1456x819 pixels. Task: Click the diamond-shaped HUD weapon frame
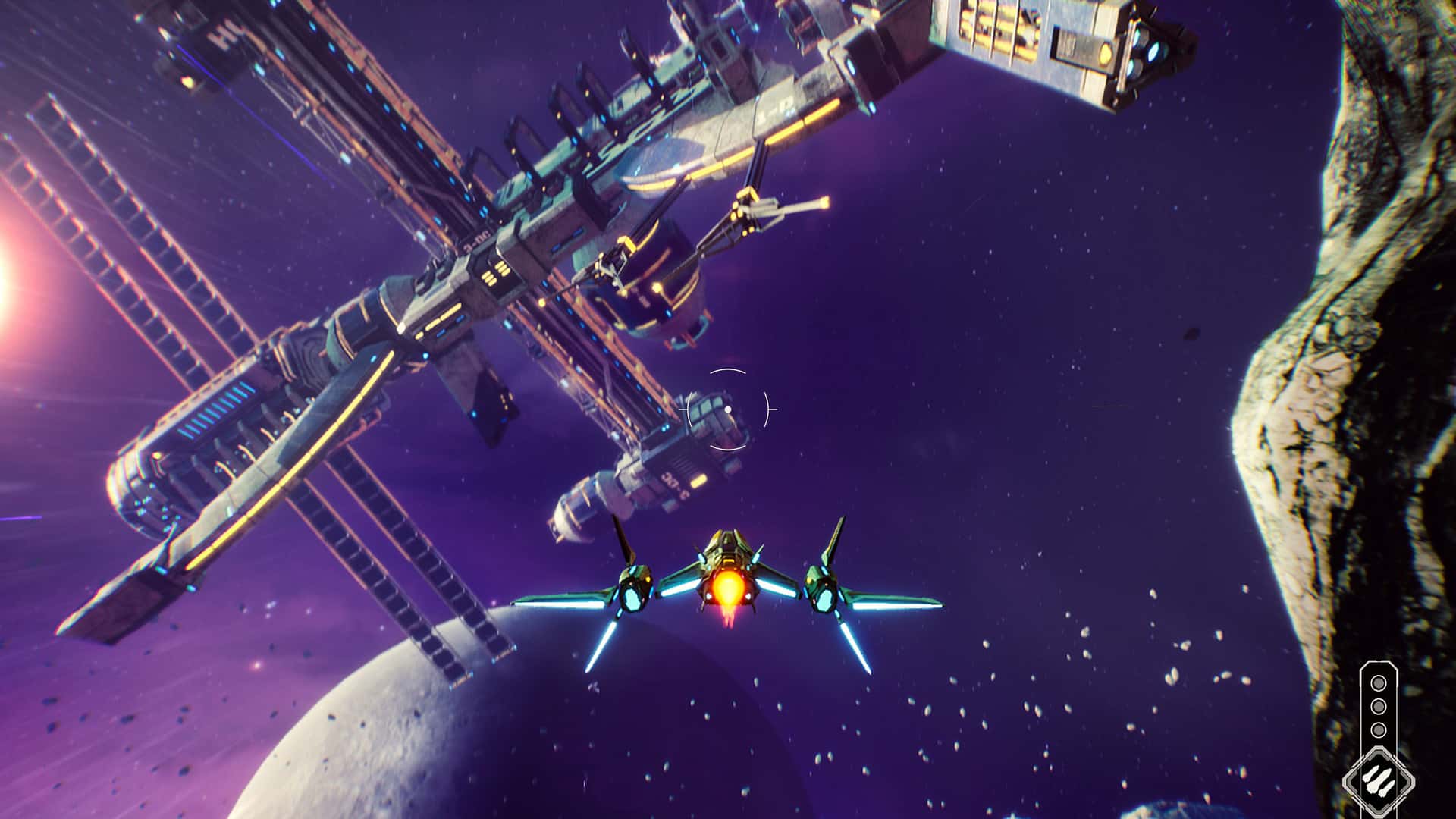[x=1378, y=780]
